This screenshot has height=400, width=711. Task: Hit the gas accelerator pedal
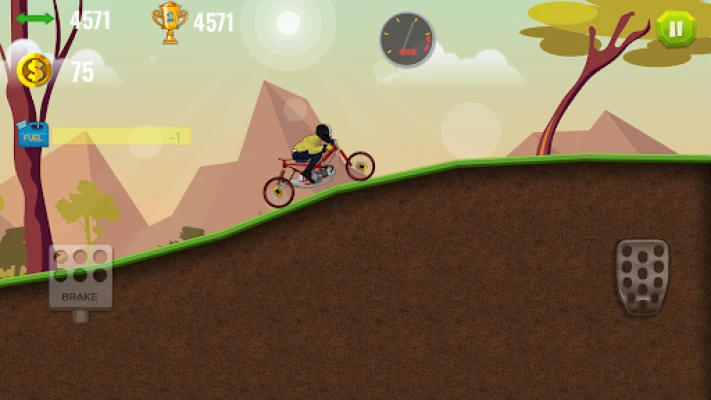tap(642, 275)
